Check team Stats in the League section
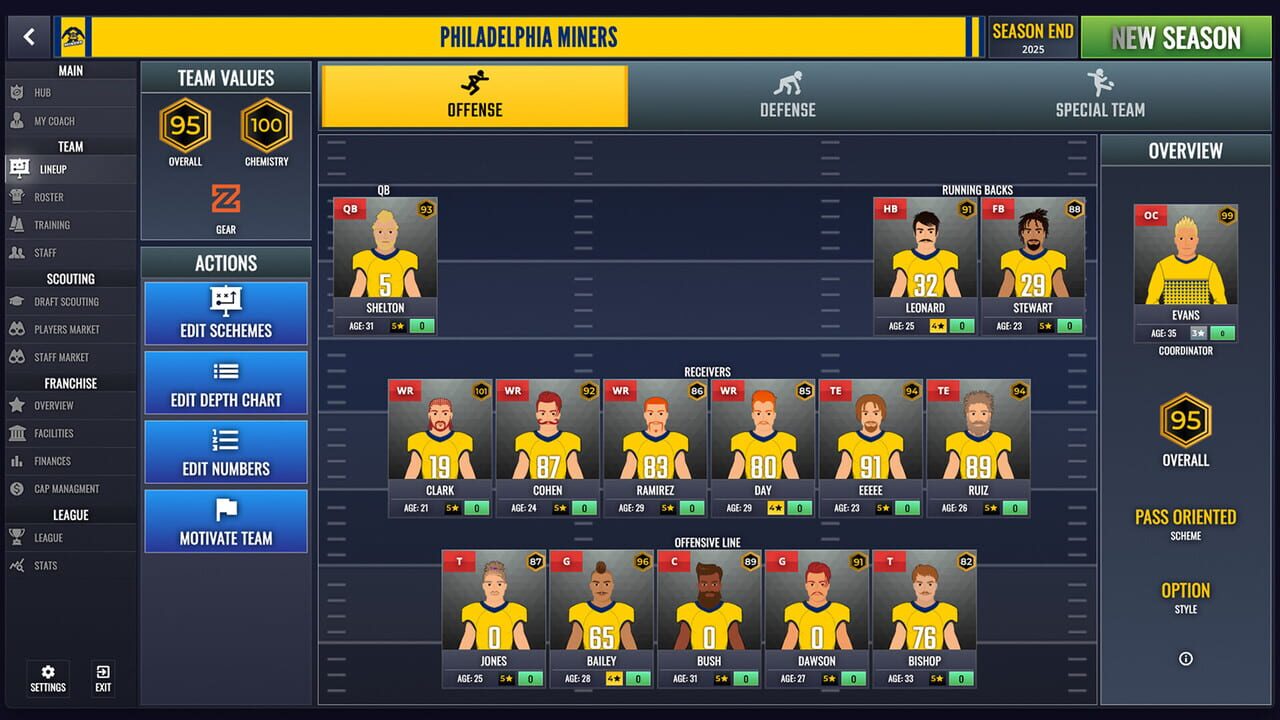 [60, 565]
